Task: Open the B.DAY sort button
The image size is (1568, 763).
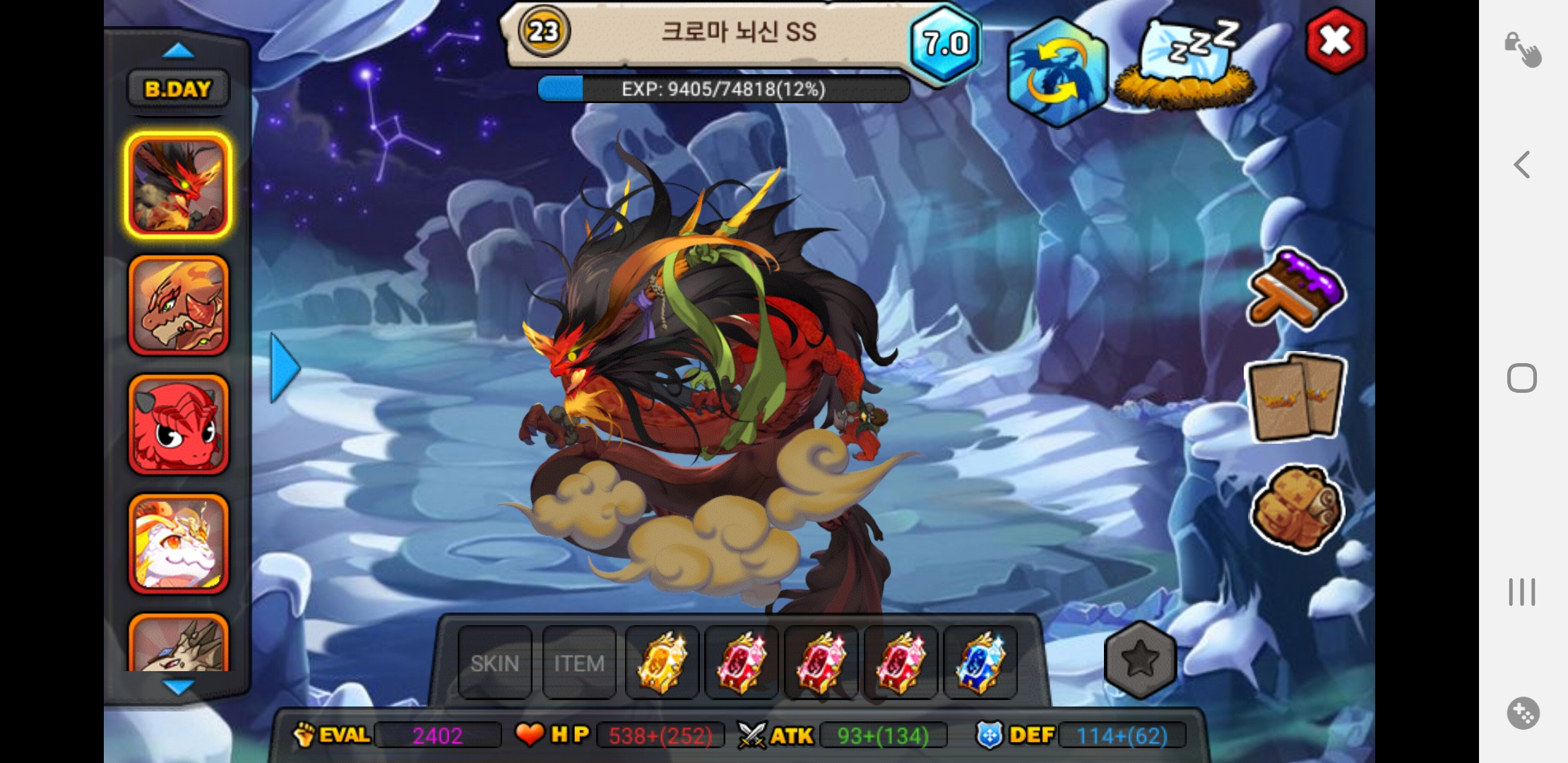Action: point(178,89)
